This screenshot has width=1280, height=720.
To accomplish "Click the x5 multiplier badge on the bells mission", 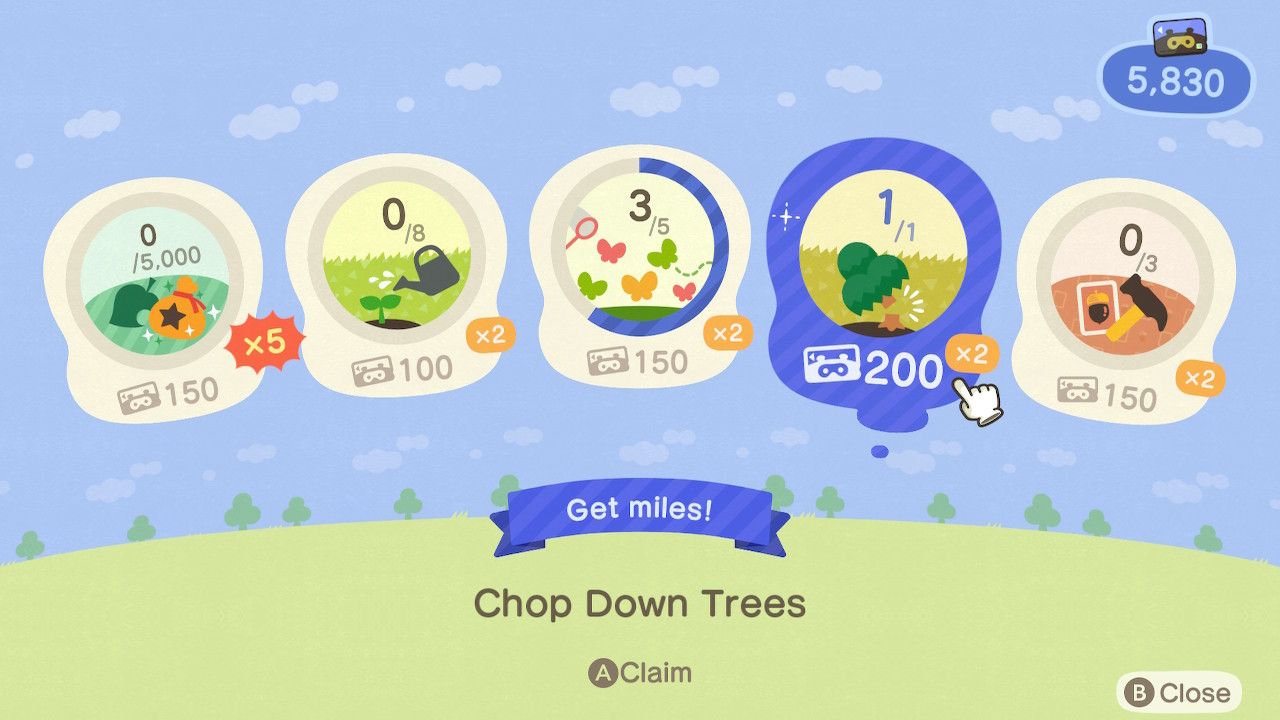I will click(262, 342).
